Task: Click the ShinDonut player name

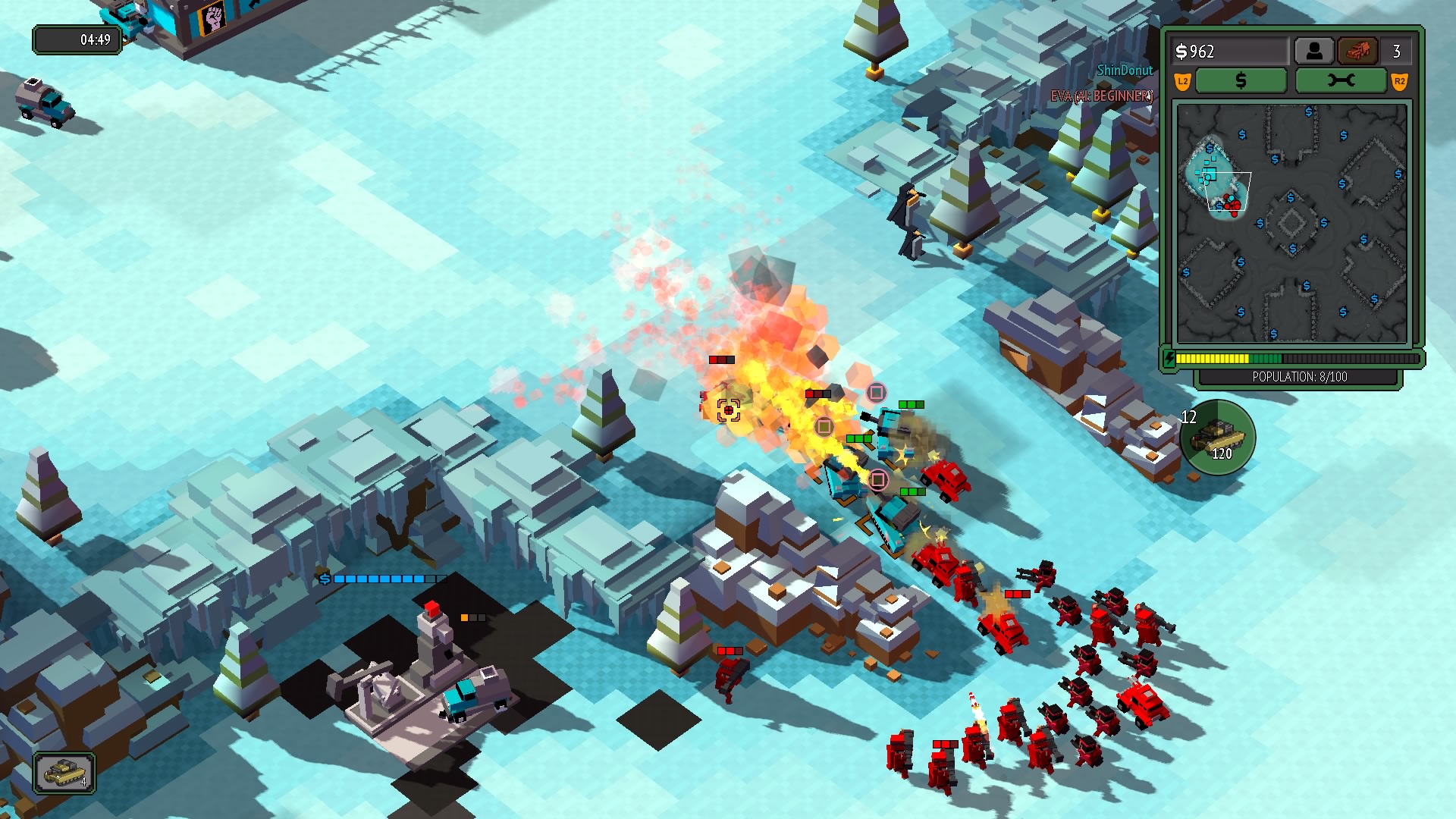Action: [1125, 71]
